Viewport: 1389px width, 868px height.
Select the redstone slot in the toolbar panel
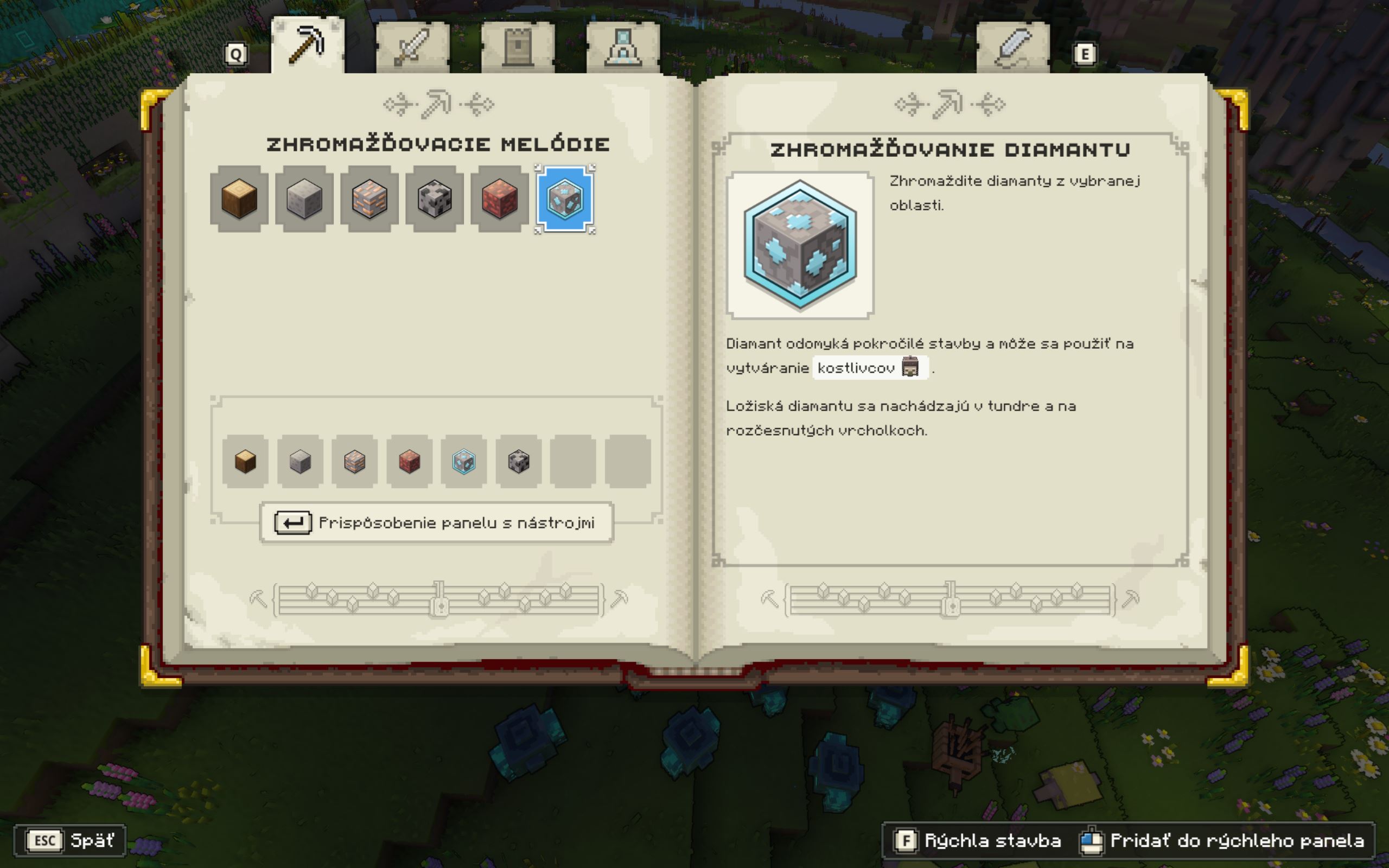click(x=409, y=462)
